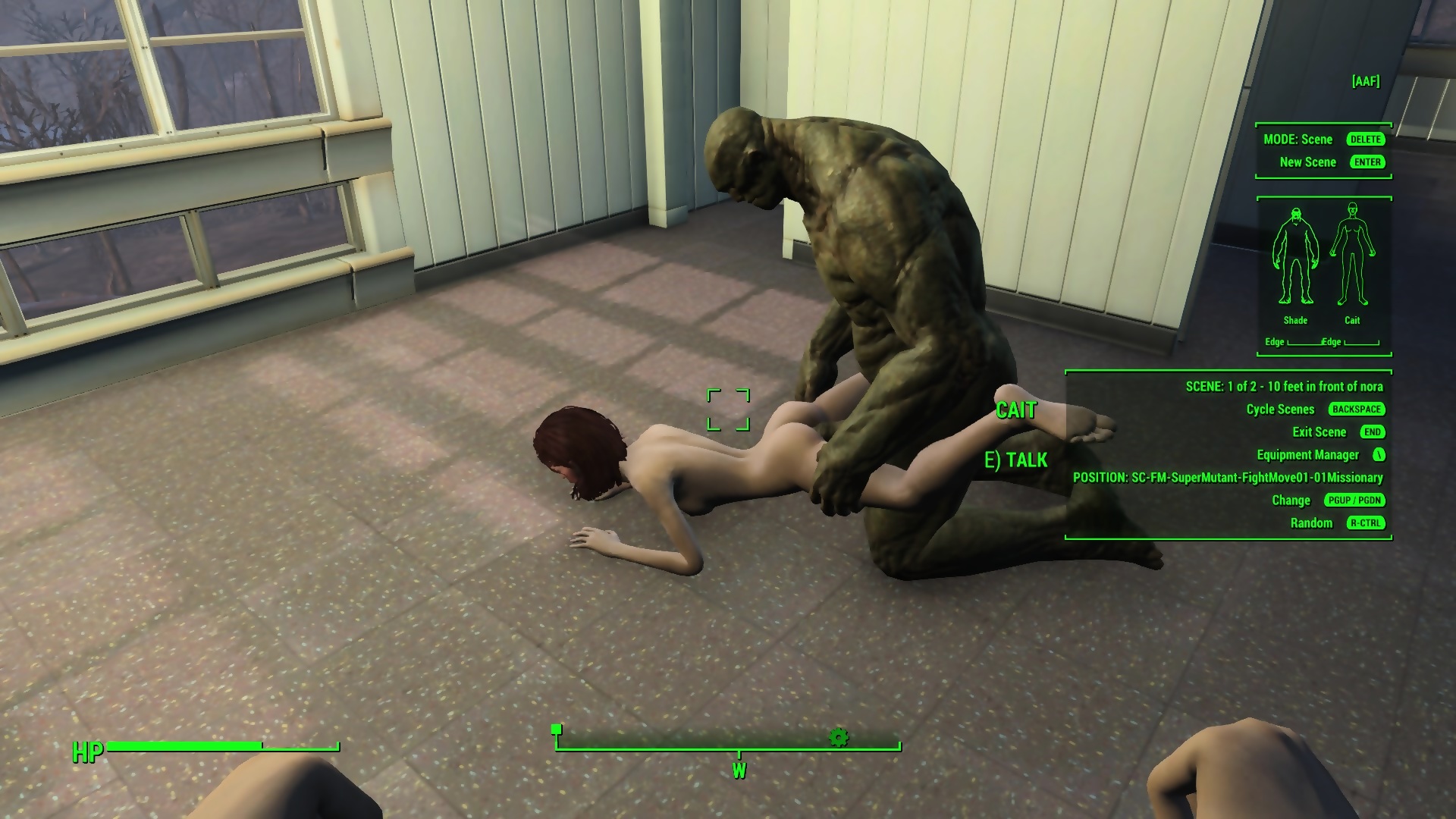
Task: Click Exit Scene in the panel
Action: (x=1319, y=432)
